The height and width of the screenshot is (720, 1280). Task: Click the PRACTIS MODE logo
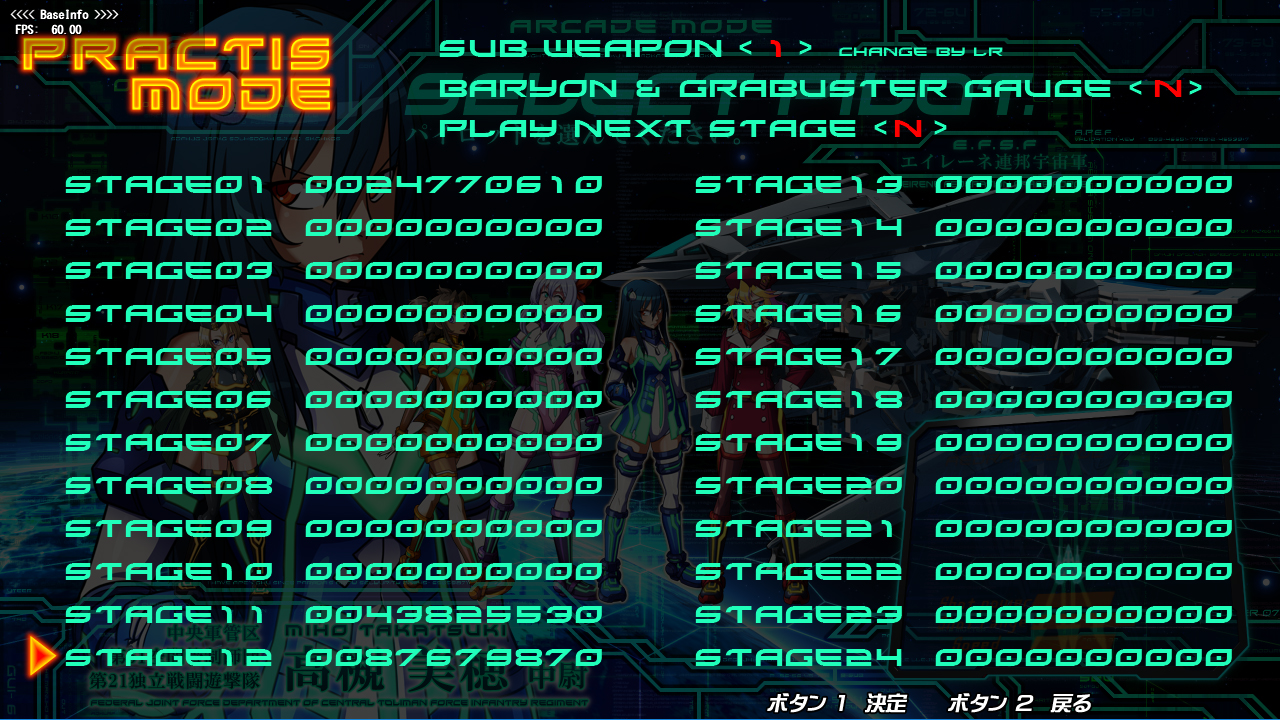180,74
